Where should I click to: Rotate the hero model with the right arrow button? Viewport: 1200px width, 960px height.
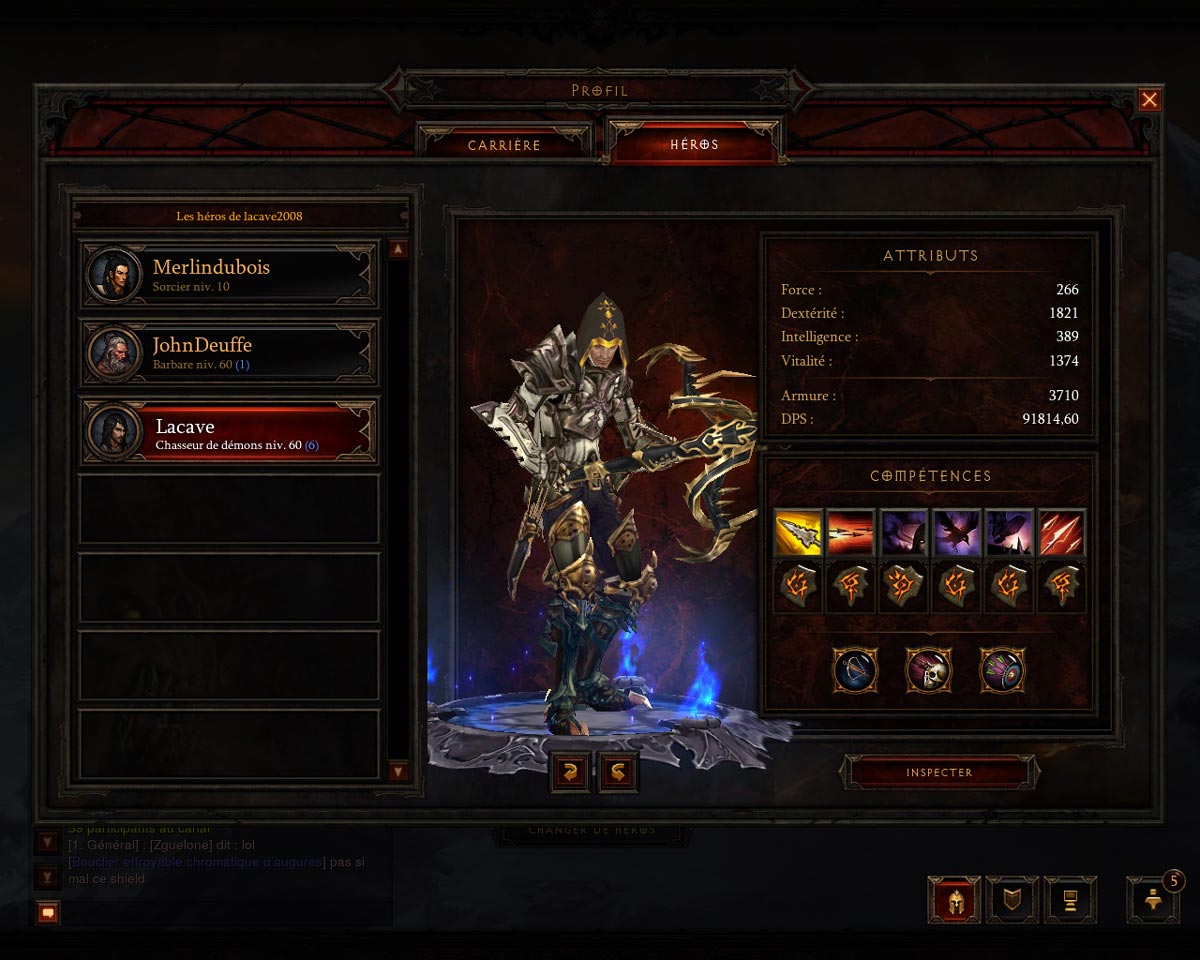pyautogui.click(x=618, y=772)
